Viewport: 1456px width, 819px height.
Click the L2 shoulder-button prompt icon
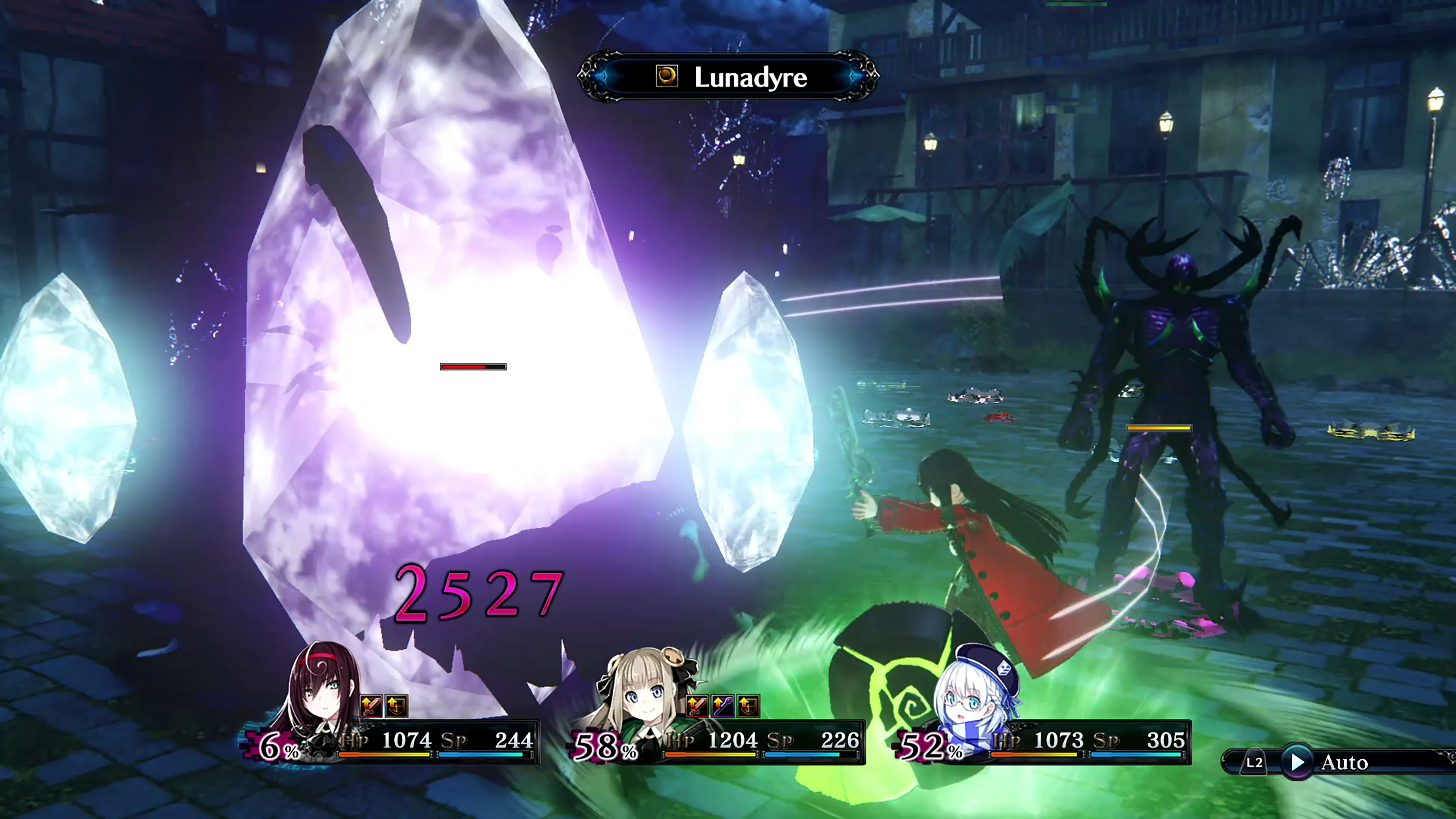tap(1254, 763)
